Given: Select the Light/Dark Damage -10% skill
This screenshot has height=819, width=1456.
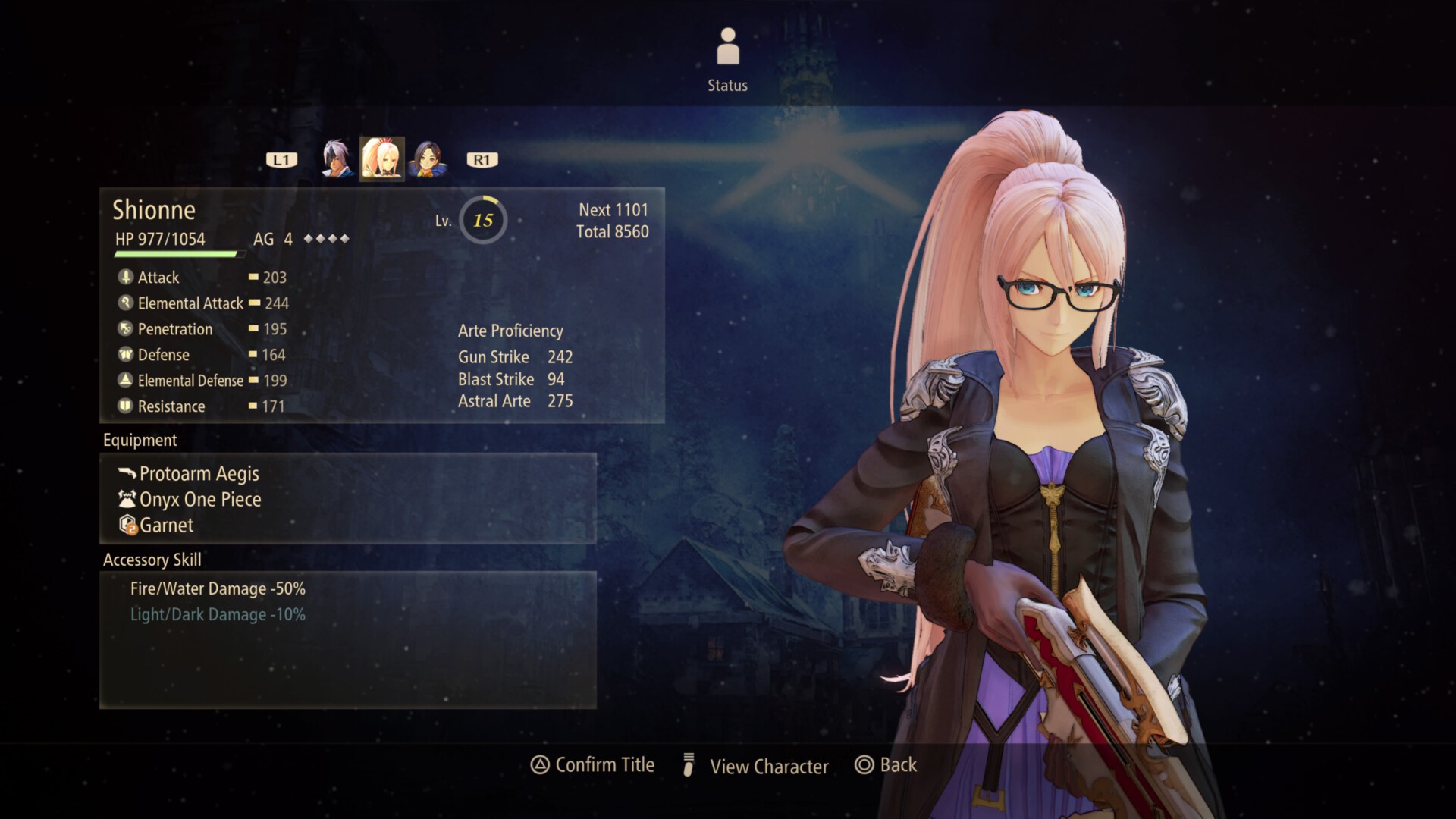Looking at the screenshot, I should click(218, 615).
